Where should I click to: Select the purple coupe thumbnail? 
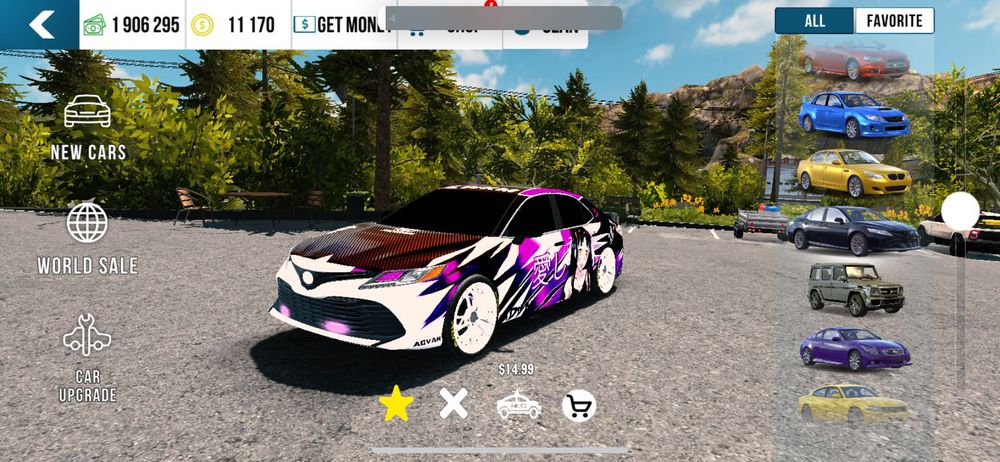coord(854,349)
